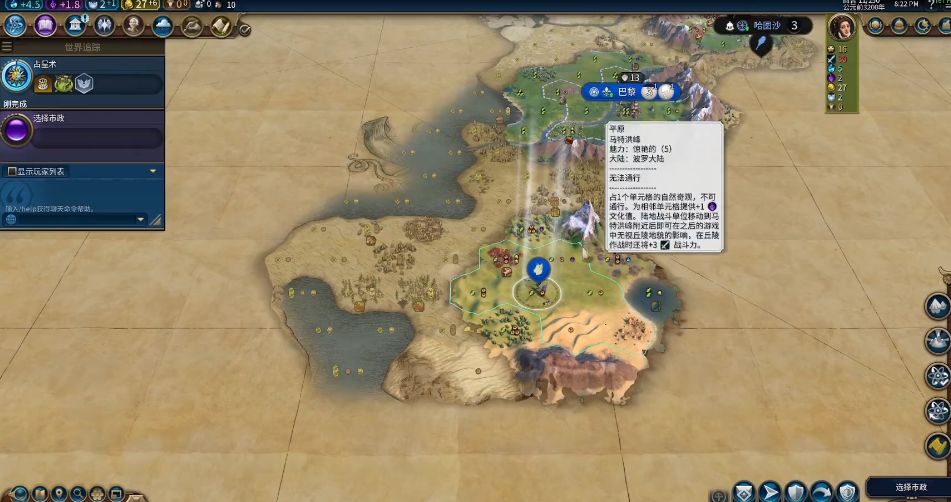951x502 pixels.
Task: Open the government building icon
Action: coord(75,26)
